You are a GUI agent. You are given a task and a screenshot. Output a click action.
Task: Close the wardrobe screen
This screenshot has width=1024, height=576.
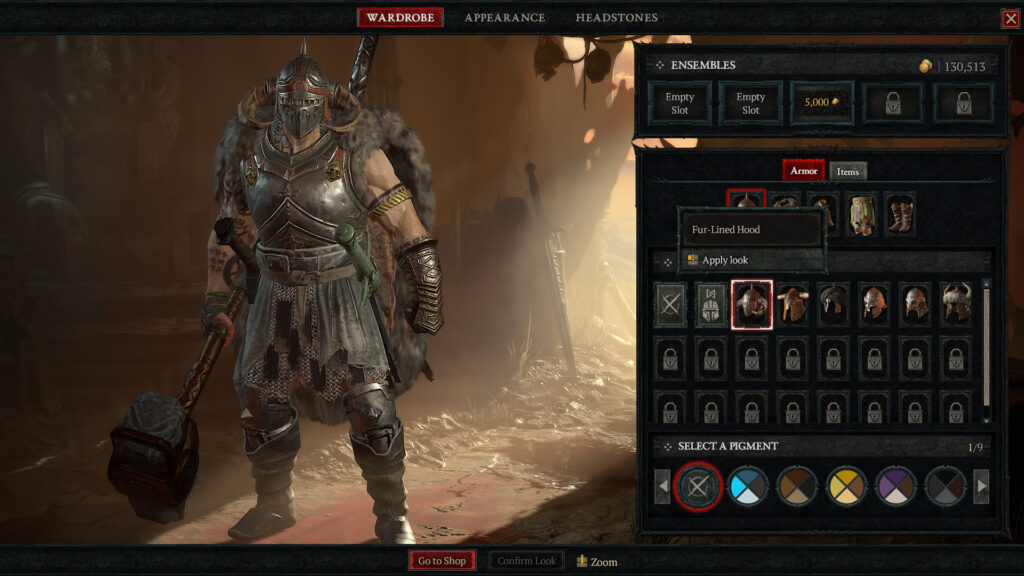1010,18
